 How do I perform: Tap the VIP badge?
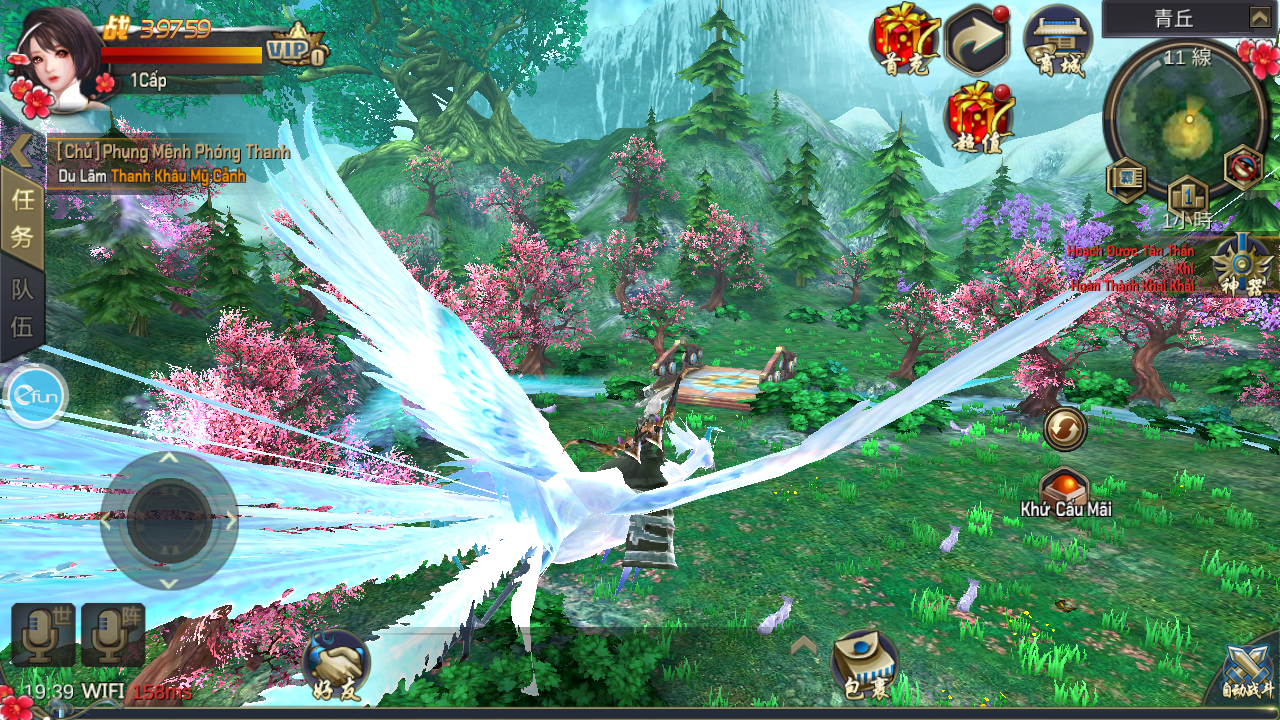296,46
